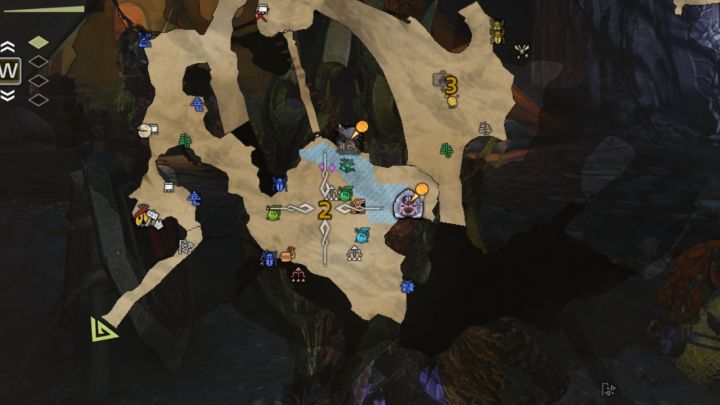Image resolution: width=720 pixels, height=405 pixels.
Task: Select the round white clock-like marker
Action: point(146,130)
